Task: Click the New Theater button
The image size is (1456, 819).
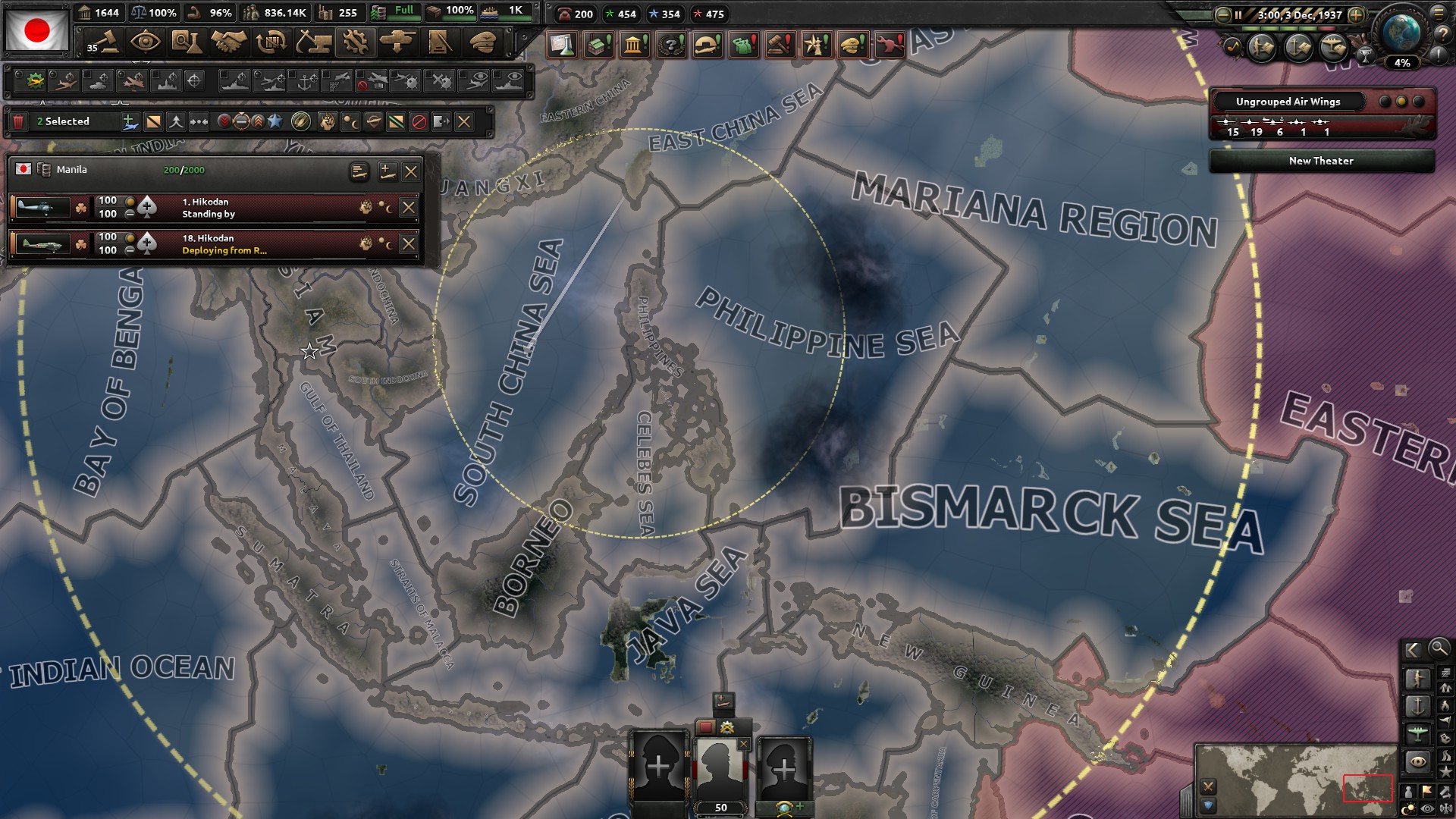Action: coord(1321,161)
